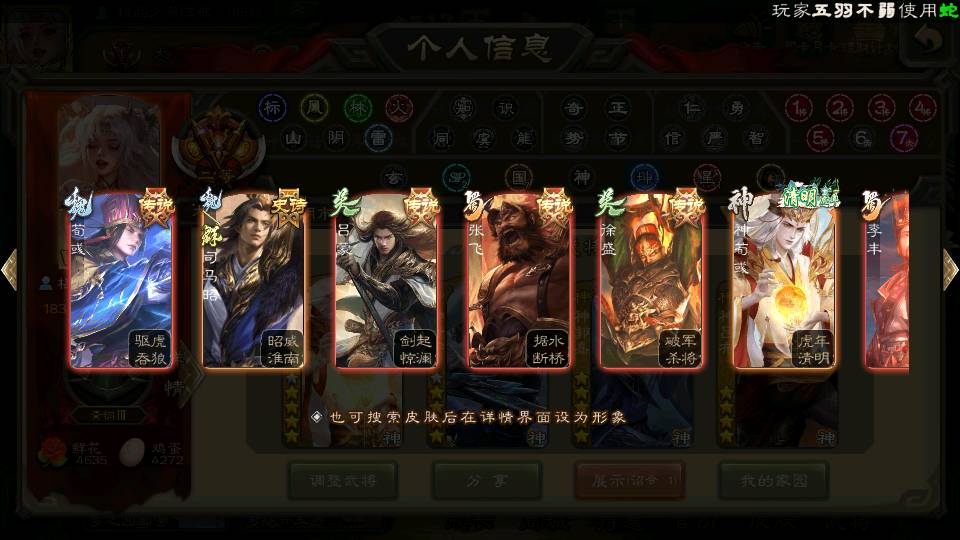960x540 pixels.
Task: Choose the 司马昭 昭威淮南 skin card
Action: pos(253,282)
